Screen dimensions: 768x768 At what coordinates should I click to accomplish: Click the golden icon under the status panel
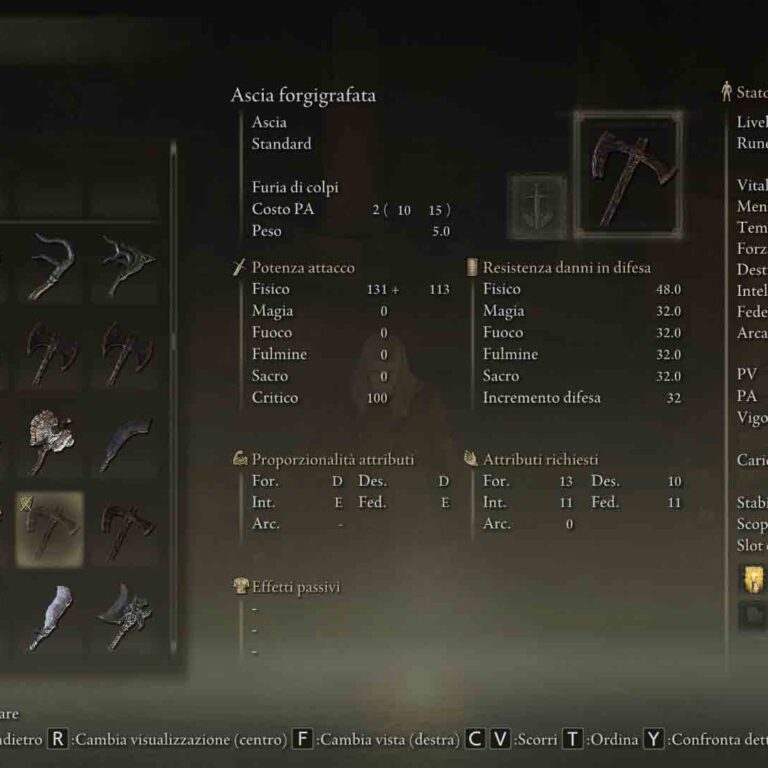751,580
